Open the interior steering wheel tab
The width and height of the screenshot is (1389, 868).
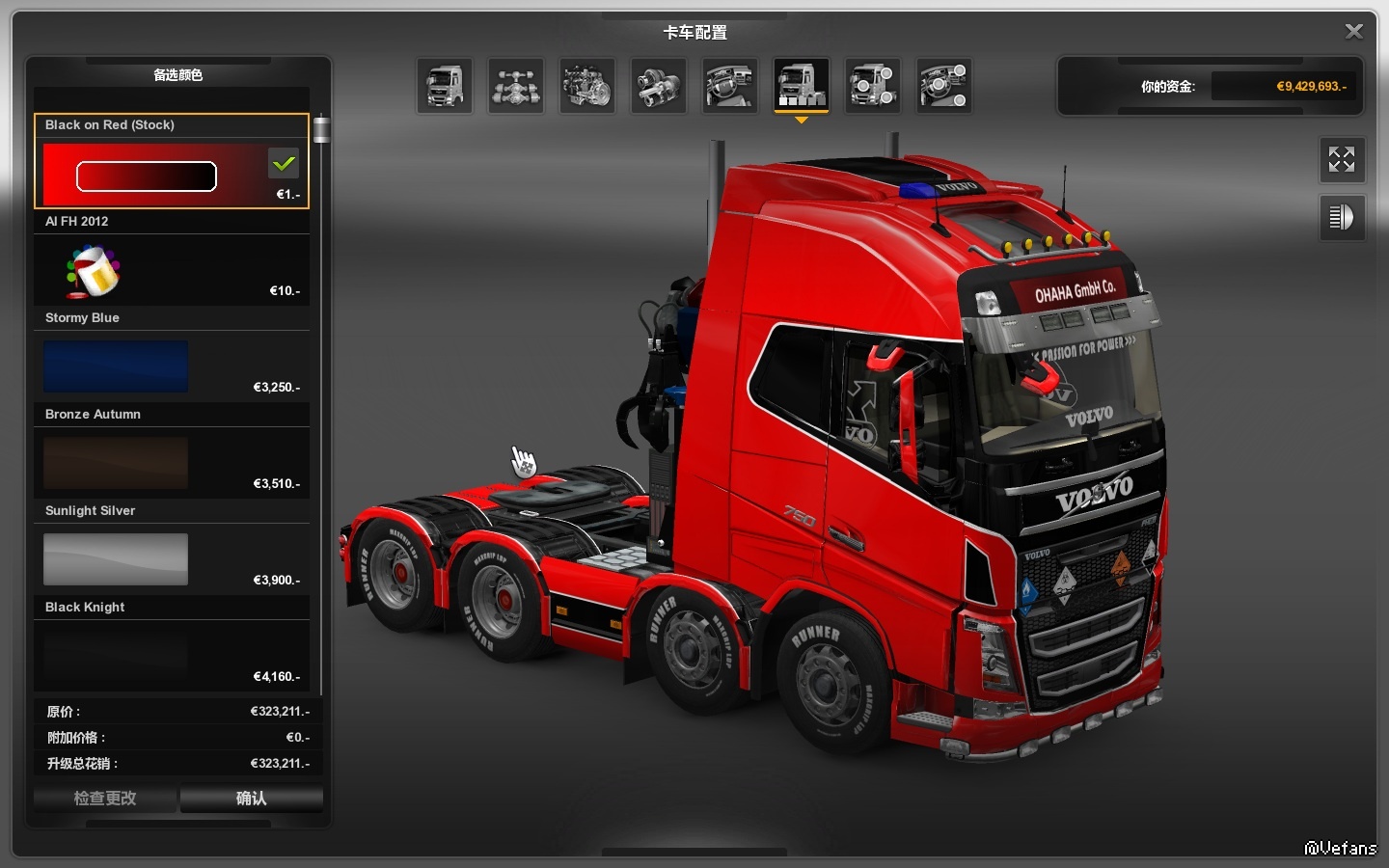coord(730,86)
